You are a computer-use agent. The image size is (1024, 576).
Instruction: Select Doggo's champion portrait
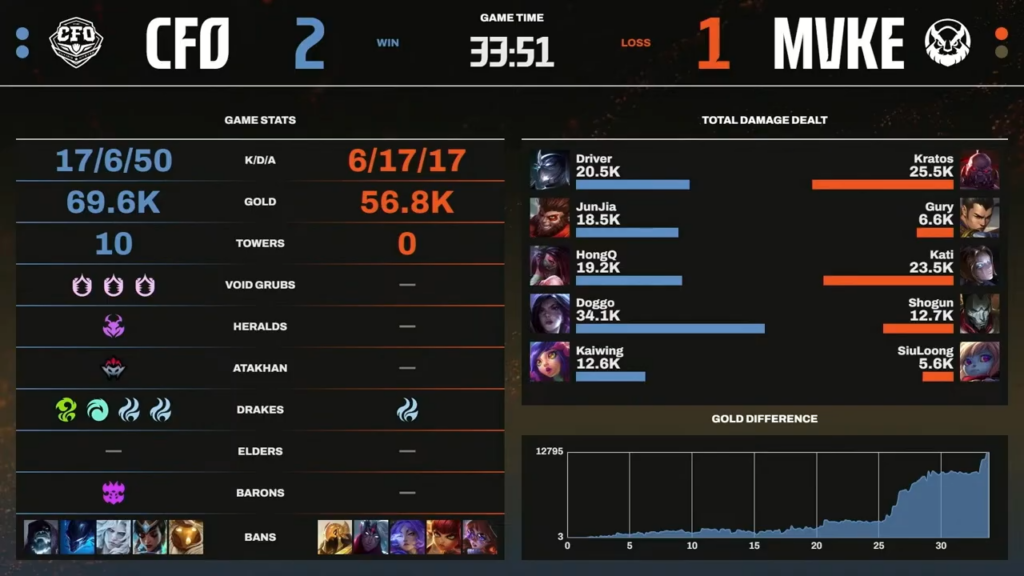coord(550,314)
